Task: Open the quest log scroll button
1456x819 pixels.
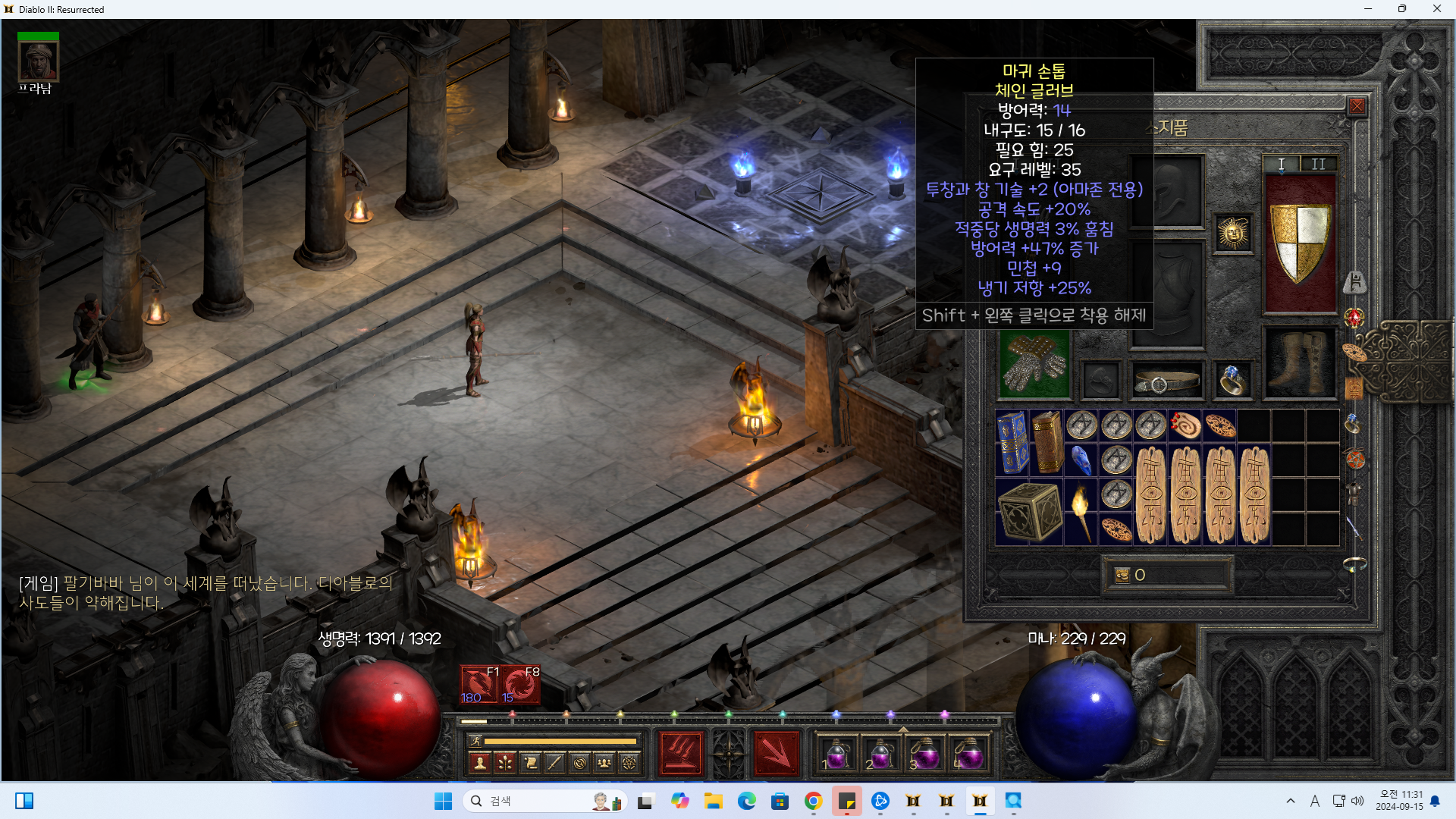Action: (530, 763)
